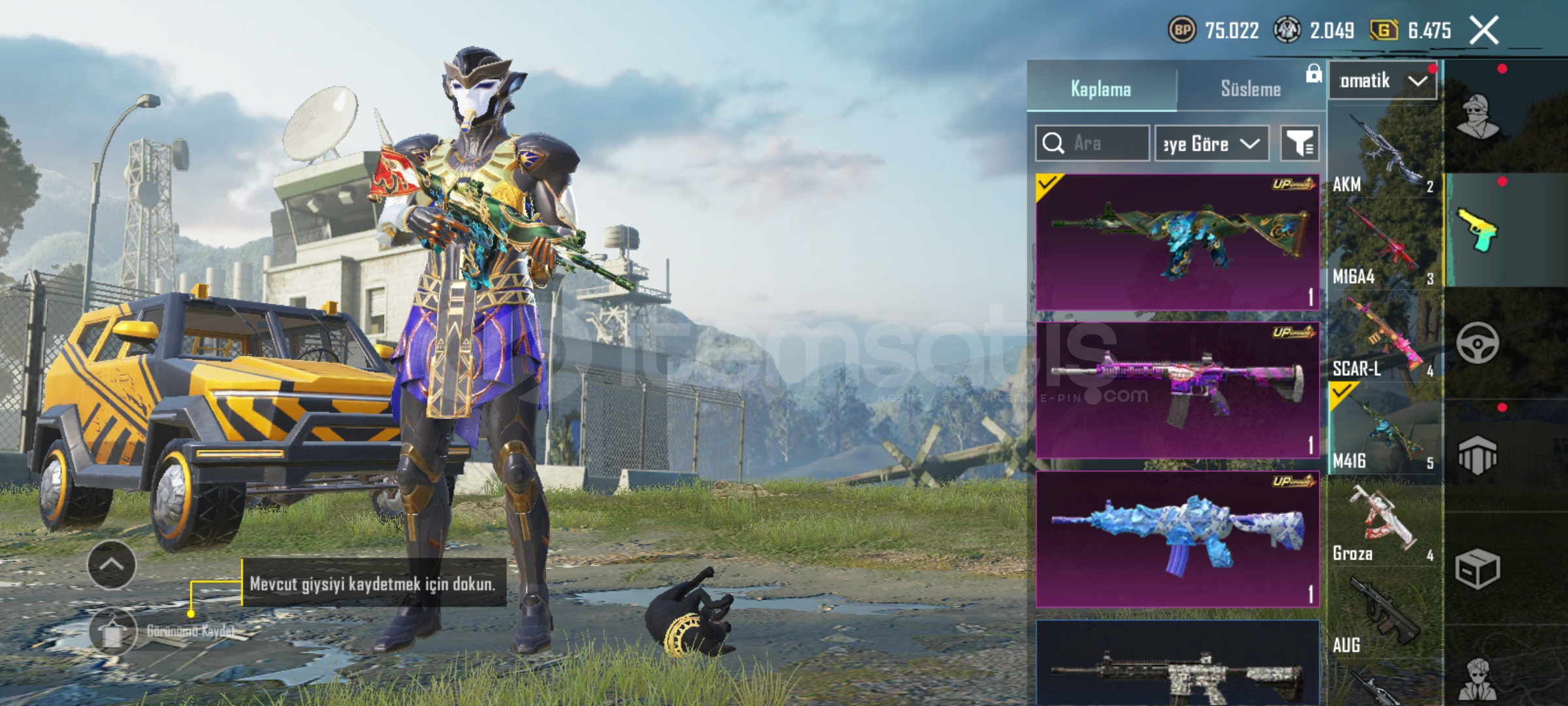Choose the purple M416 skin
Viewport: 1568px width, 706px height.
1177,390
